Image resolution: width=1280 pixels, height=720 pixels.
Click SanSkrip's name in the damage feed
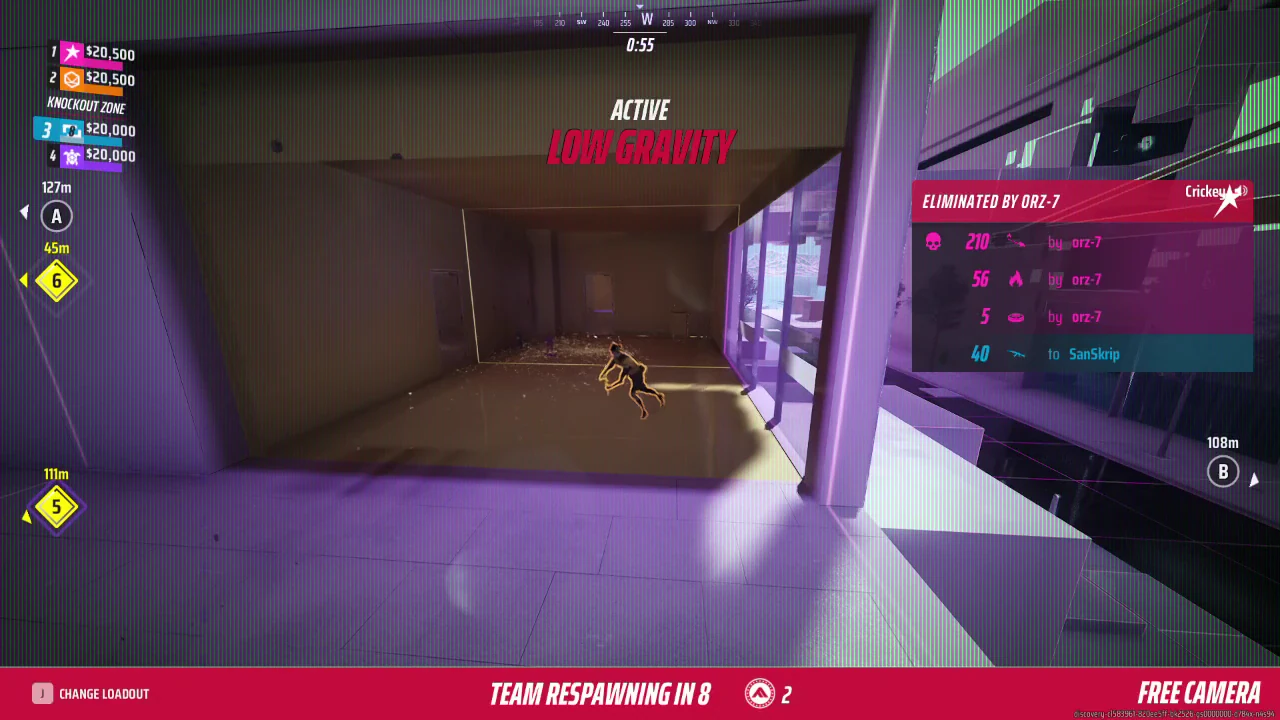click(x=1094, y=354)
